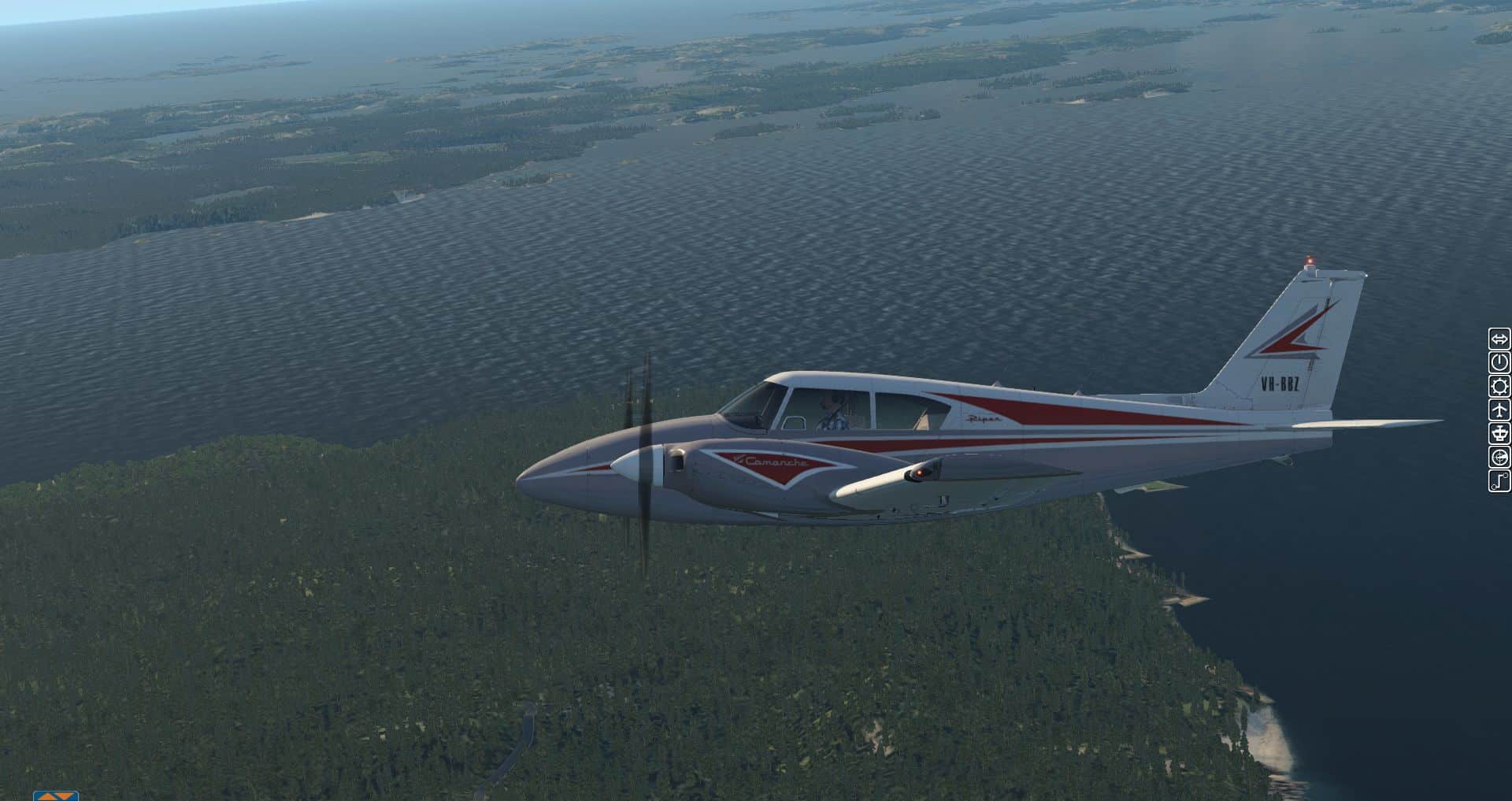Open the gear settings icon
This screenshot has height=801, width=1512.
click(x=1499, y=386)
